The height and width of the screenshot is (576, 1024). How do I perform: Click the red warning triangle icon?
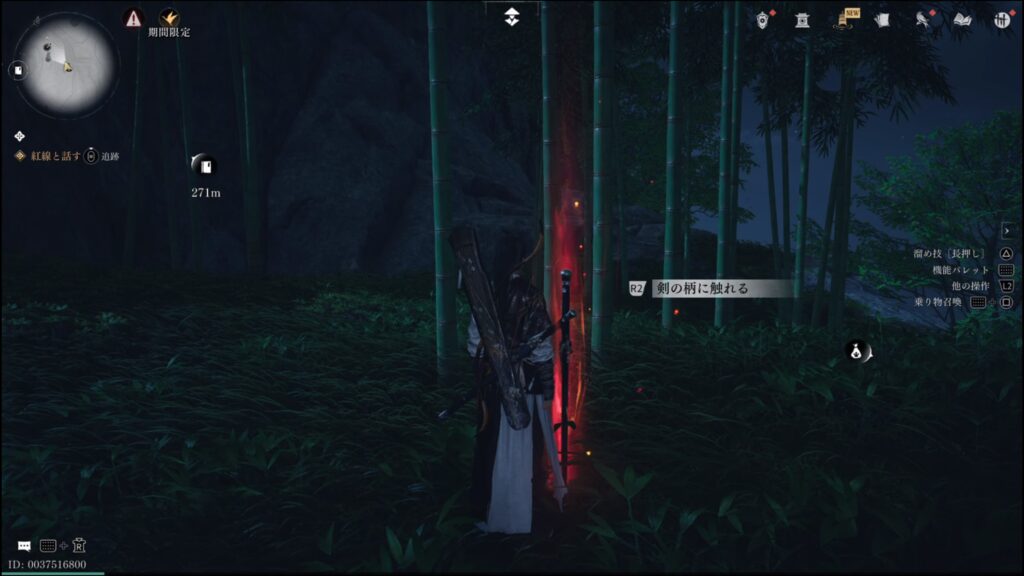134,17
